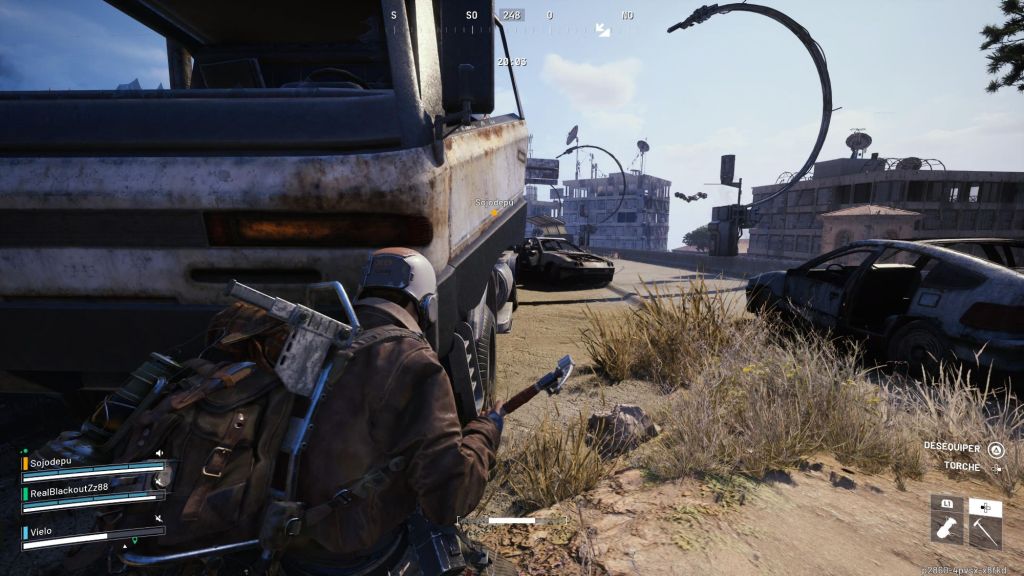Click the arrow marker on the compass

point(603,30)
